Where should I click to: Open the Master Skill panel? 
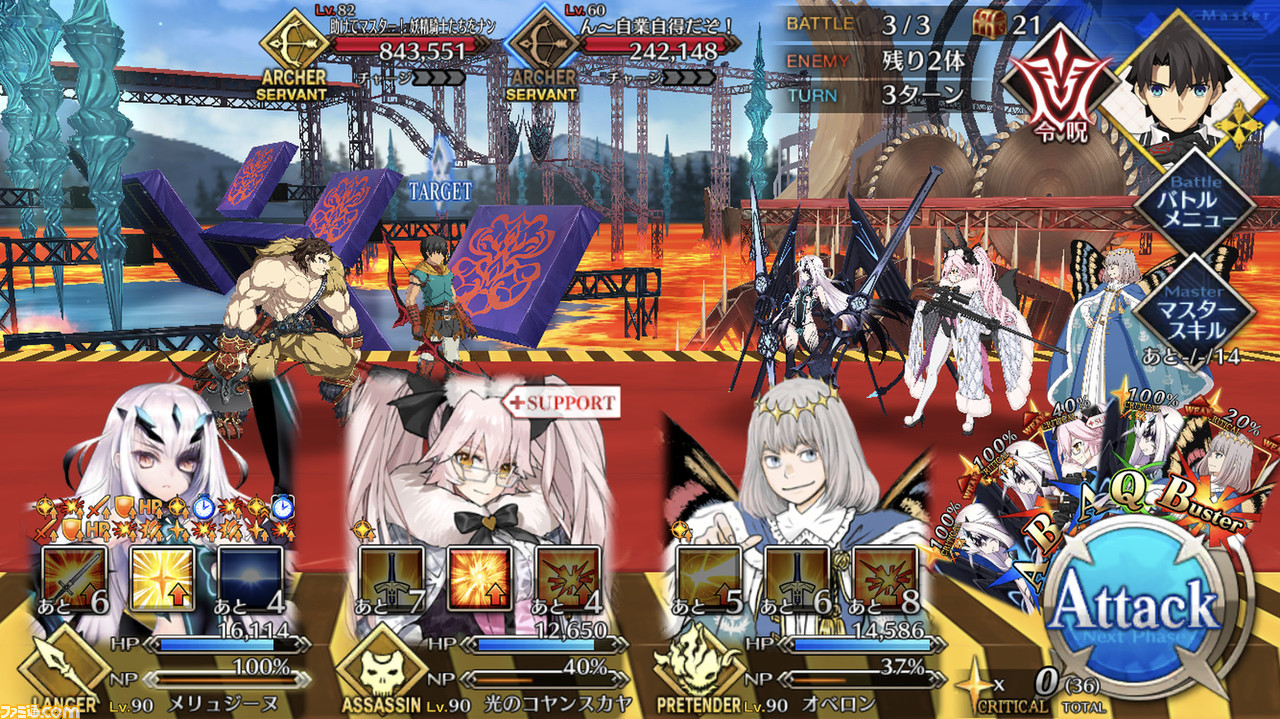pos(1195,308)
